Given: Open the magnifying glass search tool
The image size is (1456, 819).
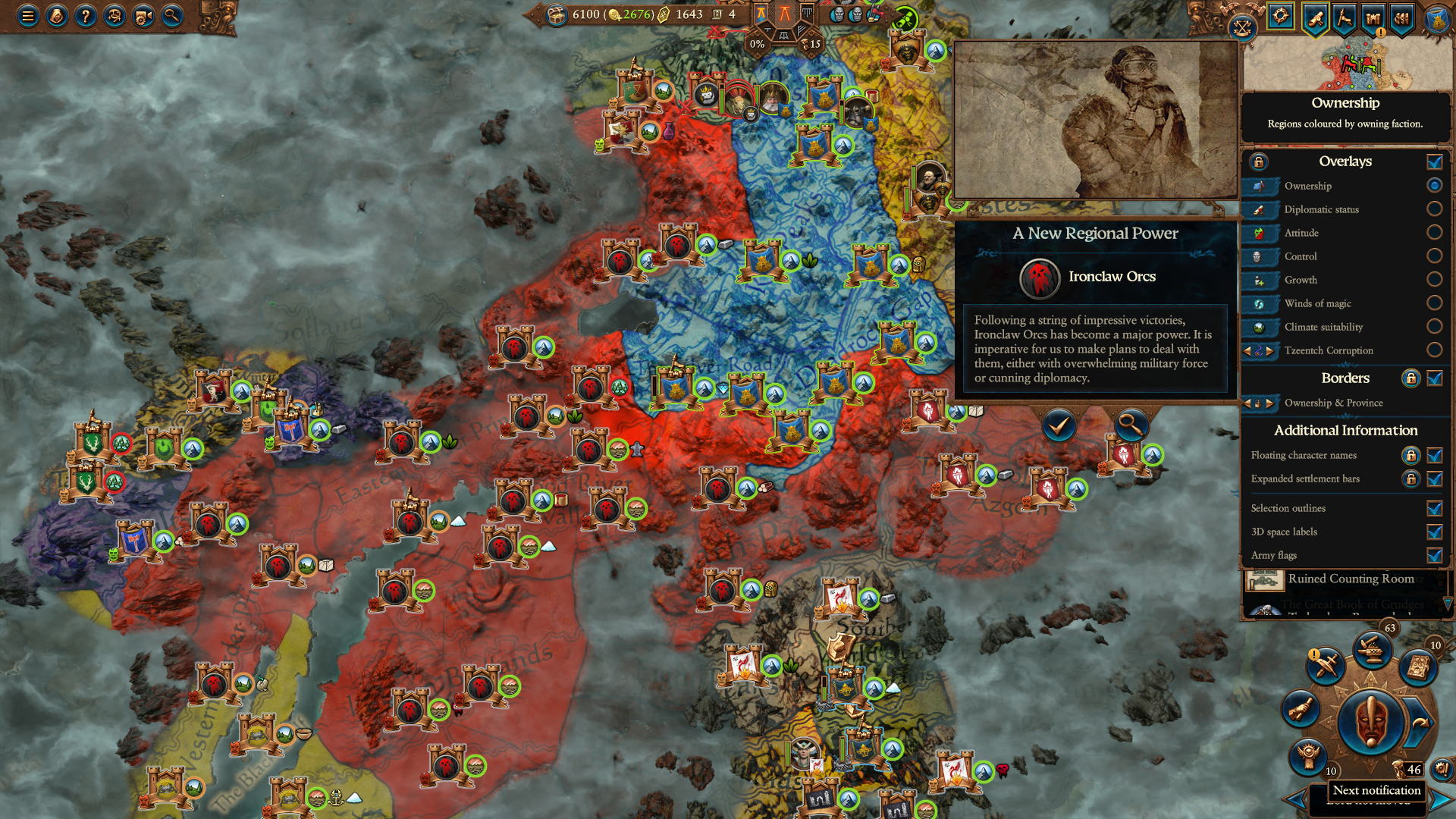Looking at the screenshot, I should 172,15.
